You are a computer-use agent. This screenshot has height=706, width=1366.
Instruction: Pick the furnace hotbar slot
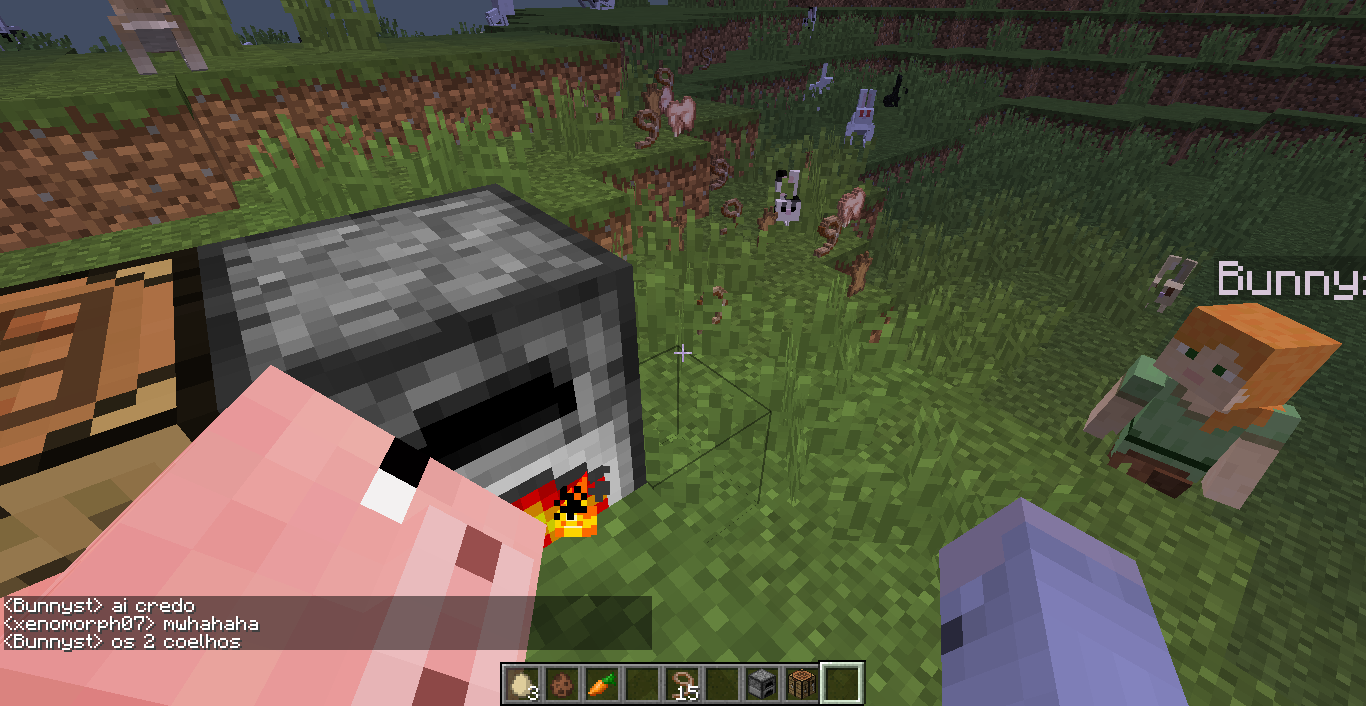762,684
